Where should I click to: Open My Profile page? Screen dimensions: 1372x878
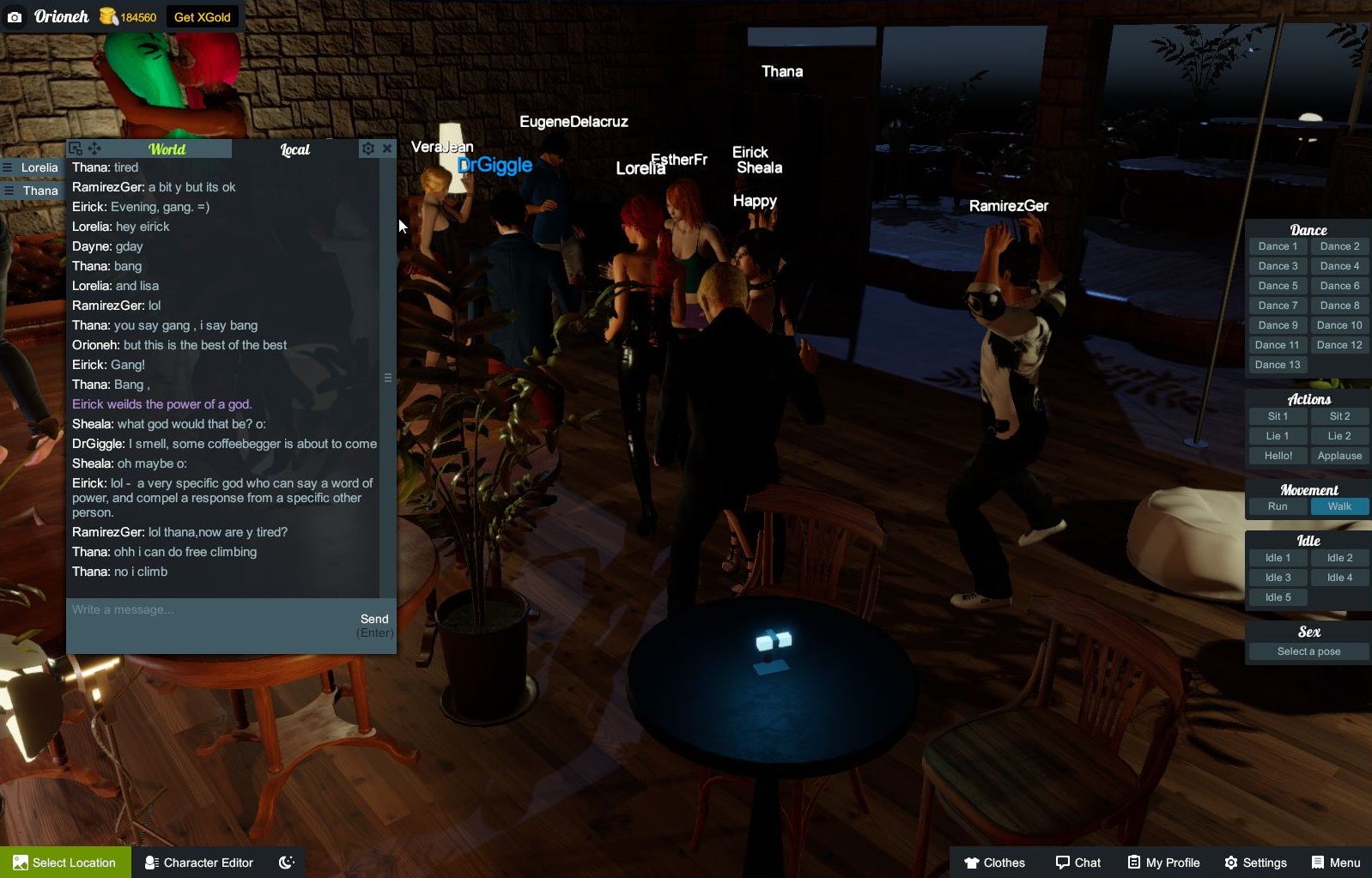click(1163, 863)
